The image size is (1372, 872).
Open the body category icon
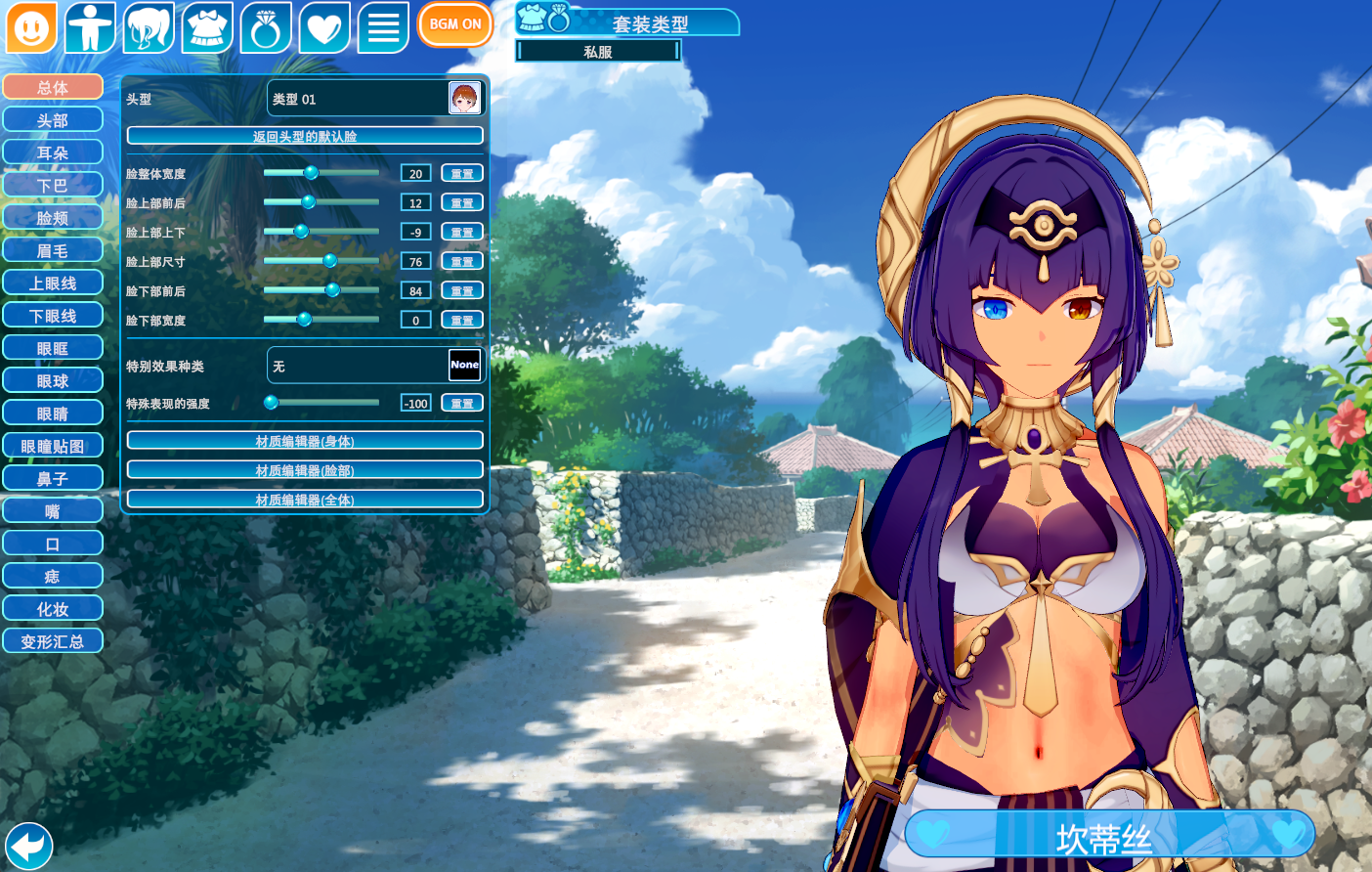point(90,27)
